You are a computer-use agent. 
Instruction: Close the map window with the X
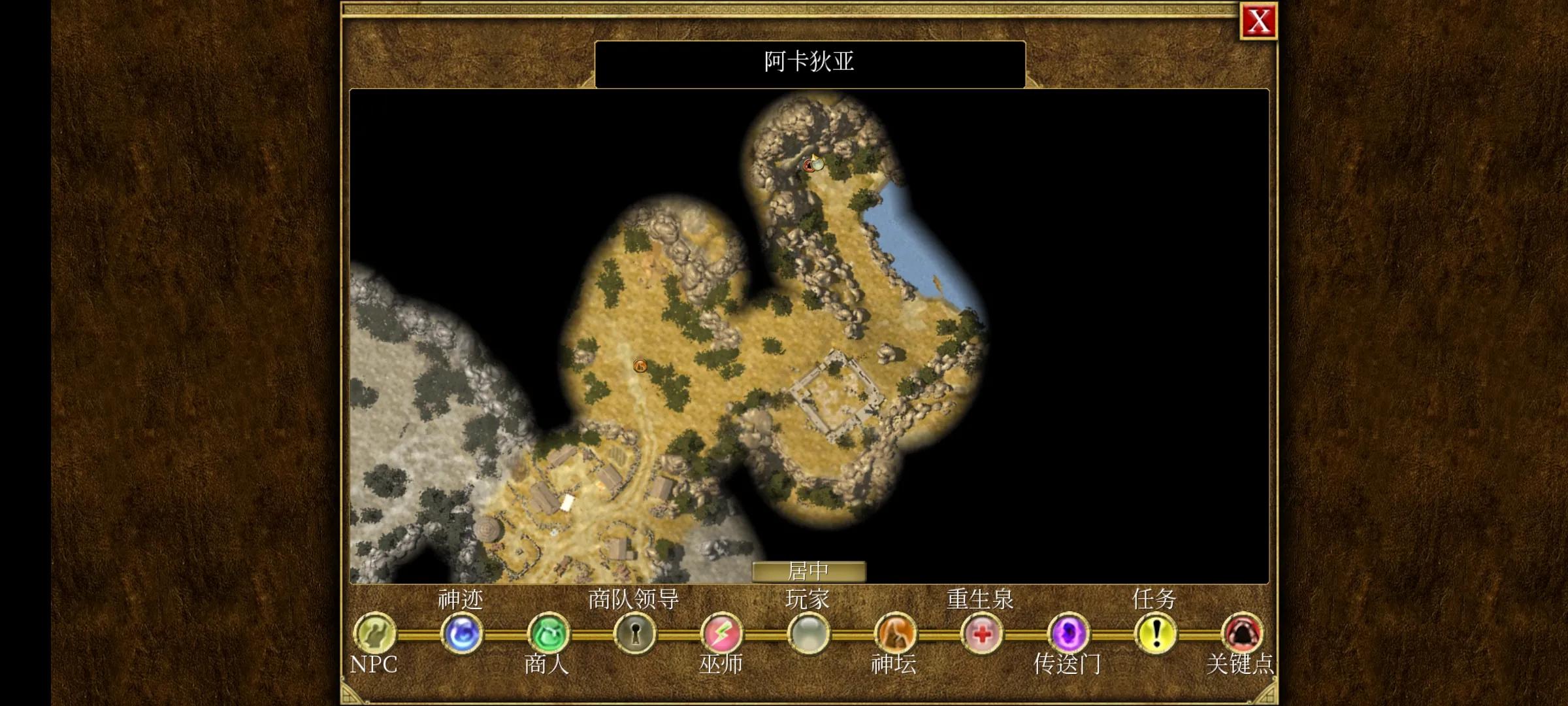[x=1258, y=22]
